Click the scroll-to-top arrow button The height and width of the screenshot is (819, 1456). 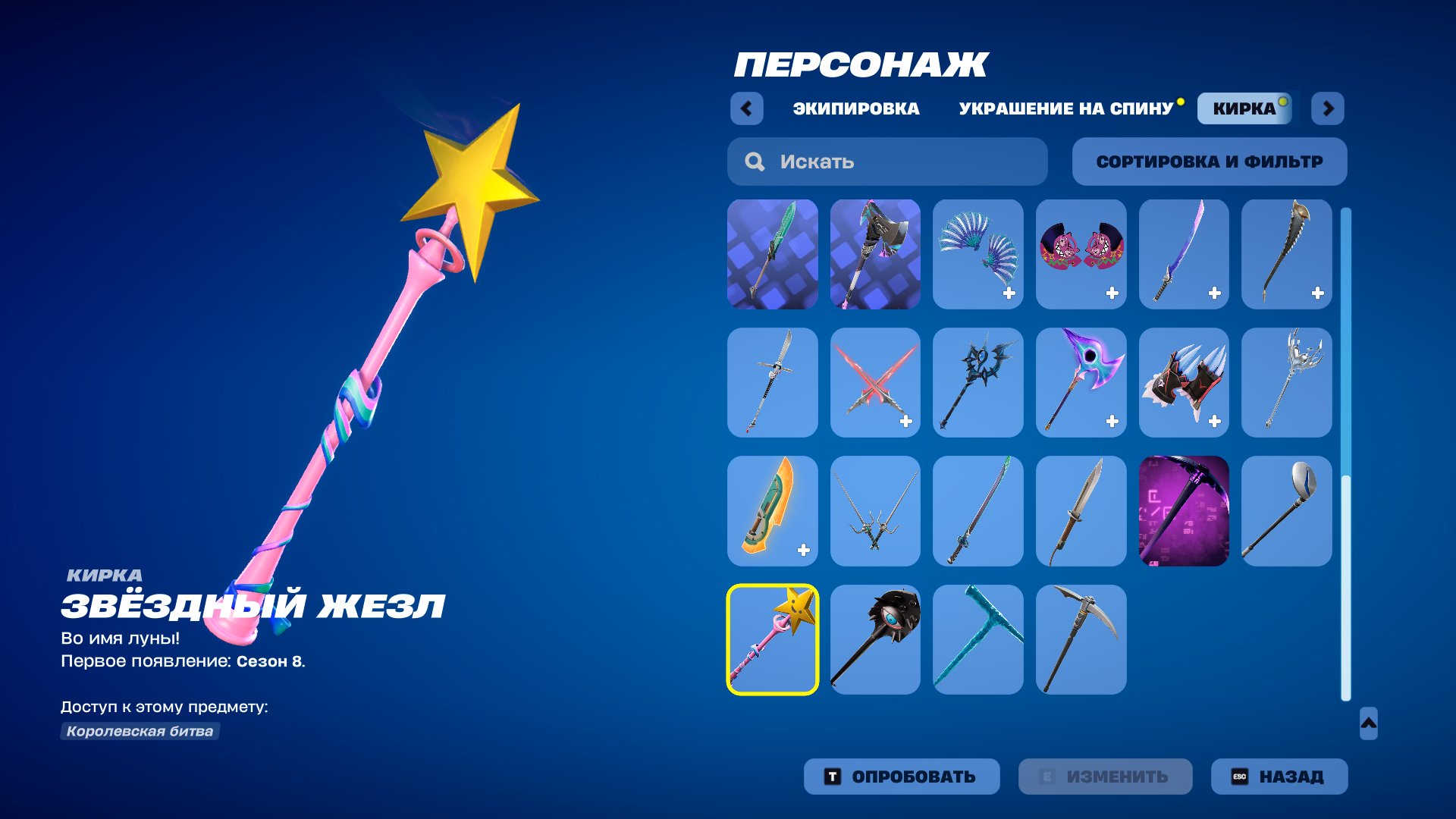pyautogui.click(x=1368, y=723)
